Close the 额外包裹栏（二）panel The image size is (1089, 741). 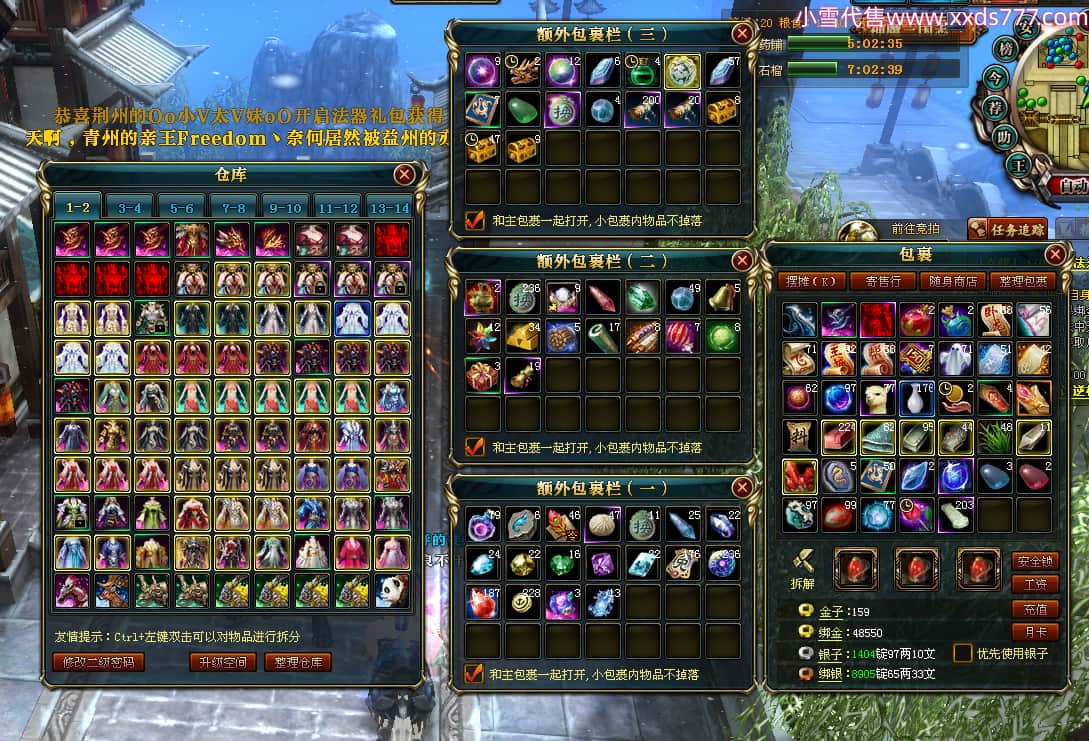742,260
